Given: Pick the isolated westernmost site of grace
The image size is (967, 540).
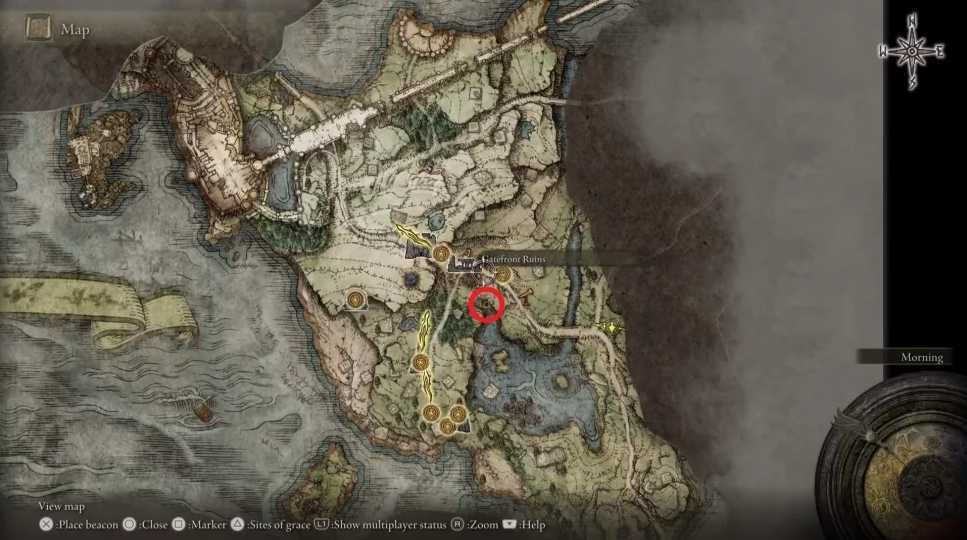Looking at the screenshot, I should pos(355,299).
